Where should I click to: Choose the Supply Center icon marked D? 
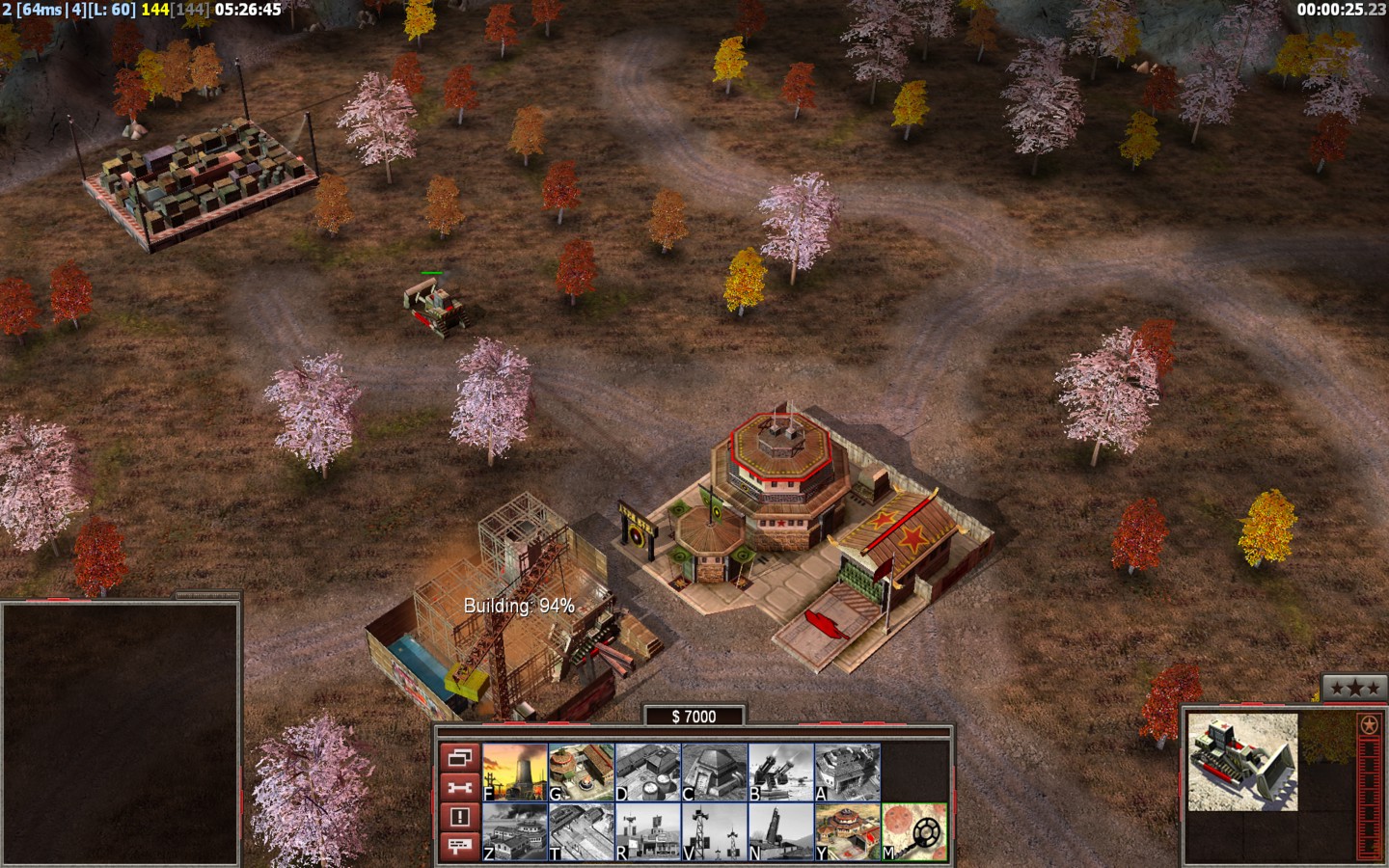pyautogui.click(x=648, y=772)
